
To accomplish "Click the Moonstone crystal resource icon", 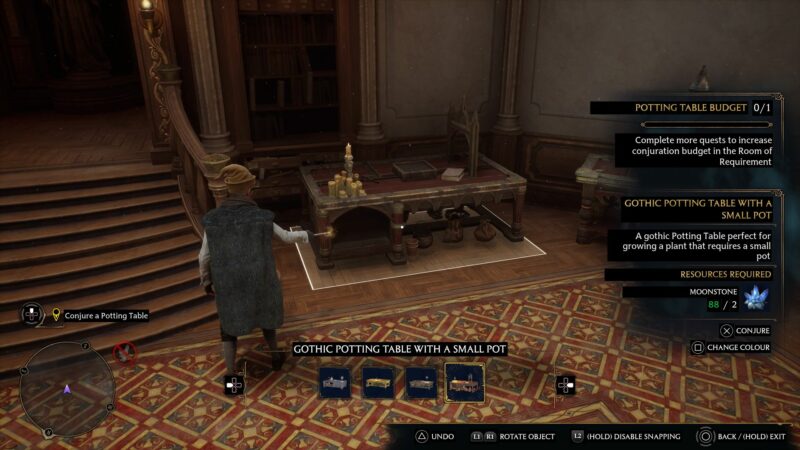I will point(758,297).
